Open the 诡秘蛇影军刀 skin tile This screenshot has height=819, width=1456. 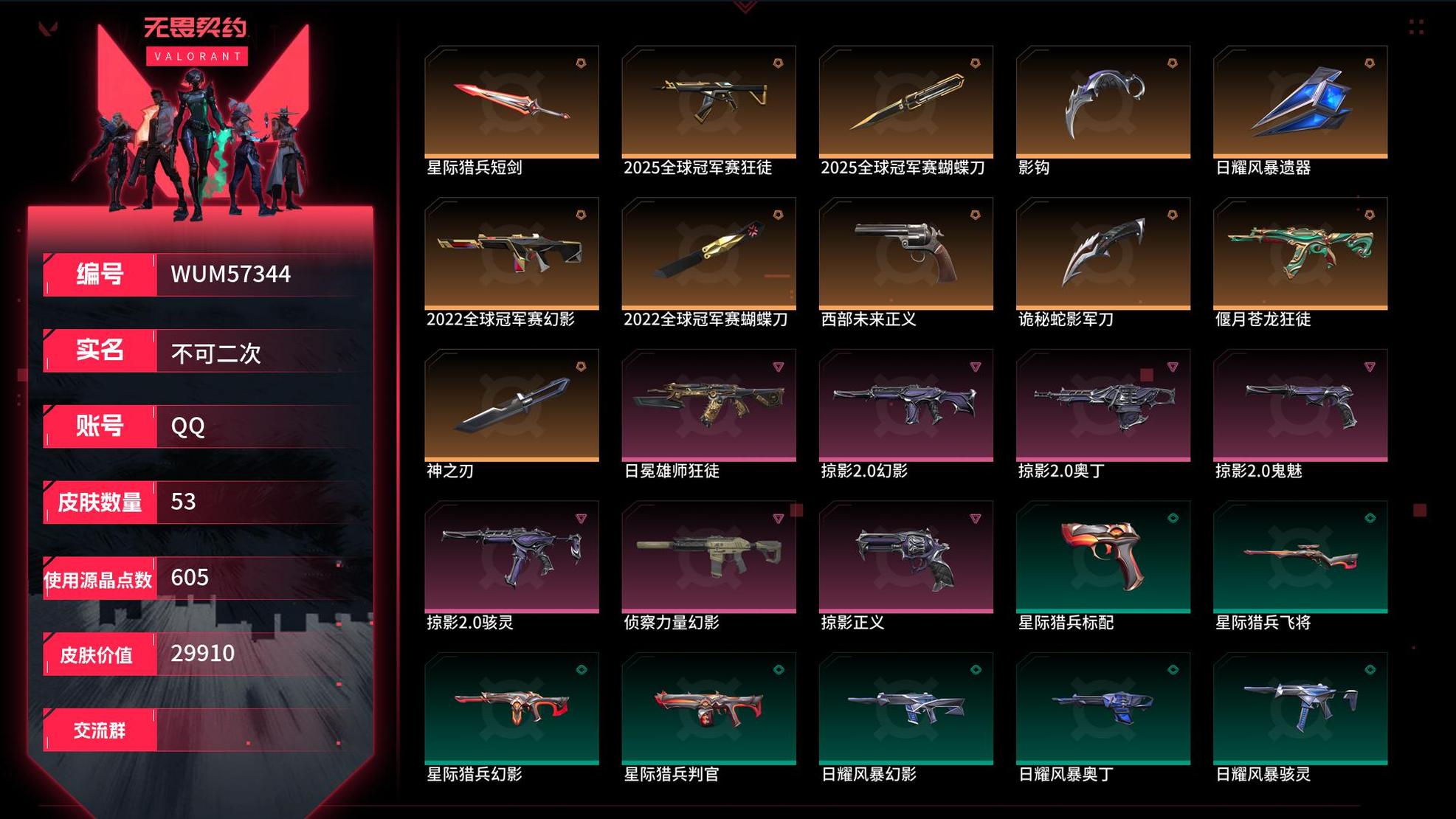1103,253
